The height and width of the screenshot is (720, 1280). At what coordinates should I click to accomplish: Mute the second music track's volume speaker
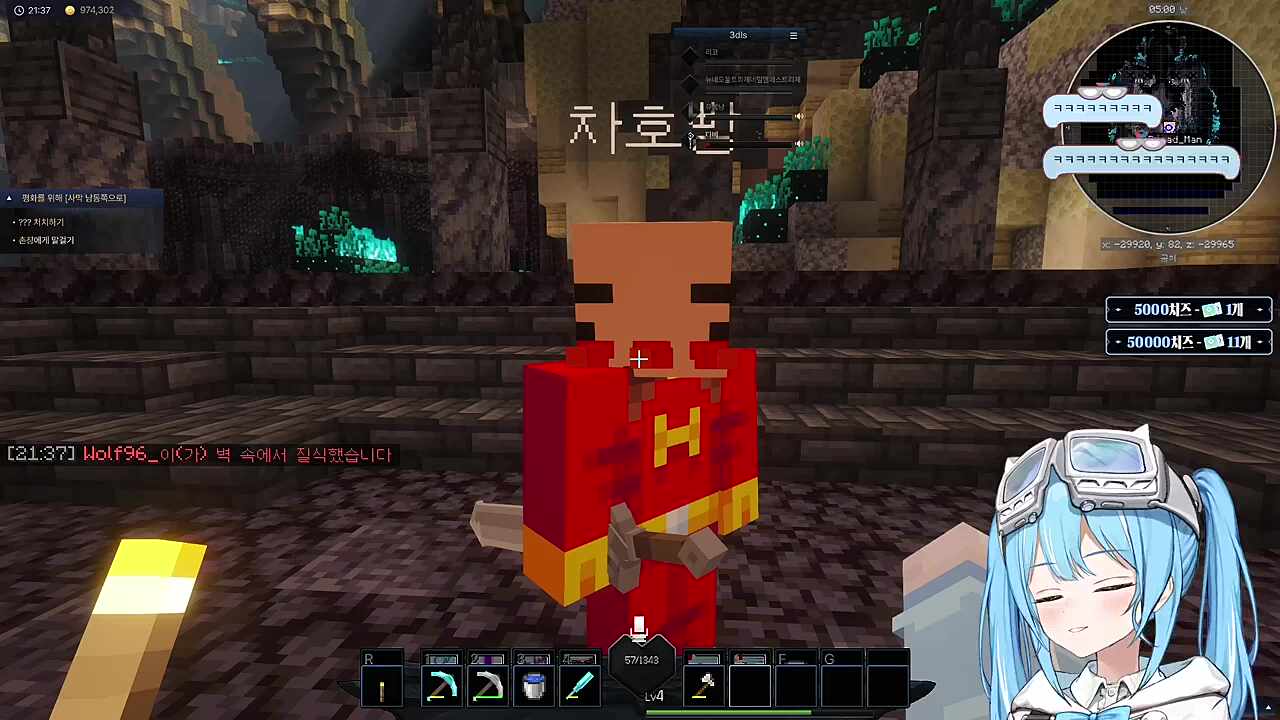point(798,143)
